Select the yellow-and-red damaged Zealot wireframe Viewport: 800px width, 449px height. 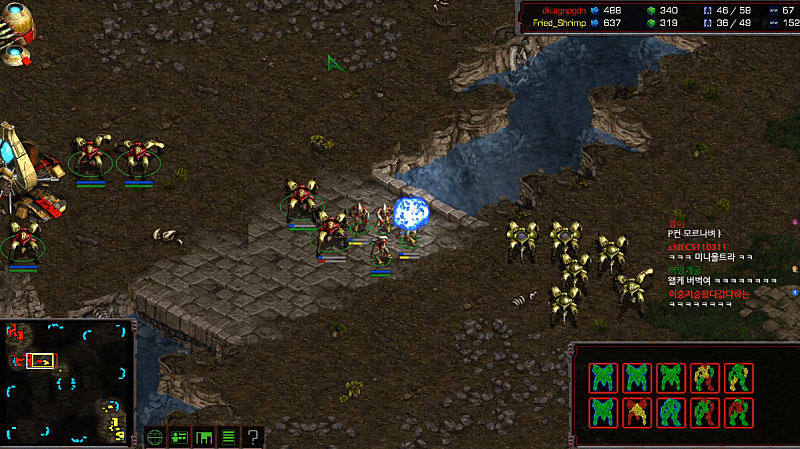(x=705, y=378)
